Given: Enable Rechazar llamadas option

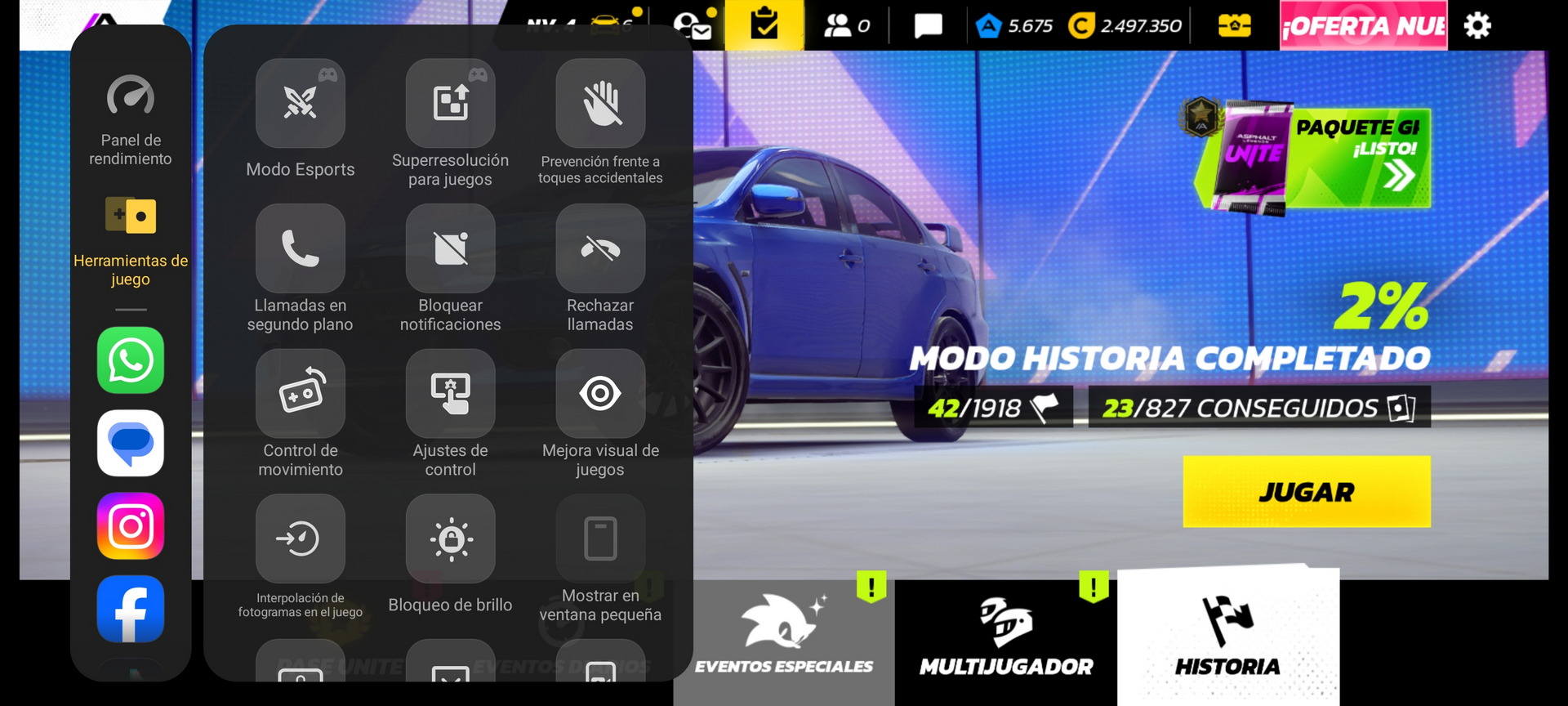Looking at the screenshot, I should (600, 248).
